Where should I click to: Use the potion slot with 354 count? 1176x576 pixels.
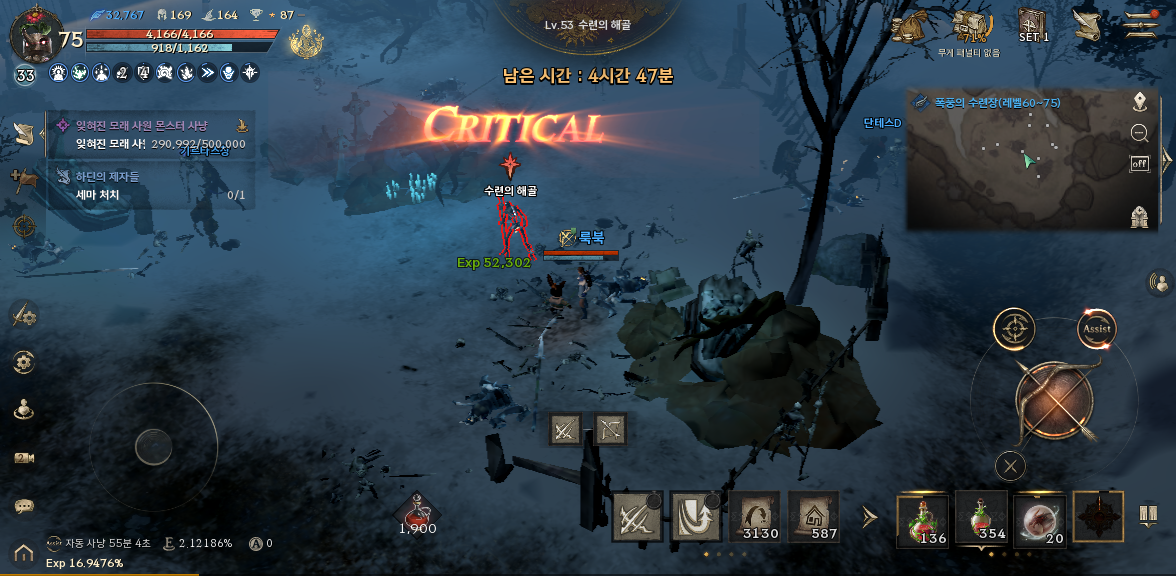click(984, 519)
